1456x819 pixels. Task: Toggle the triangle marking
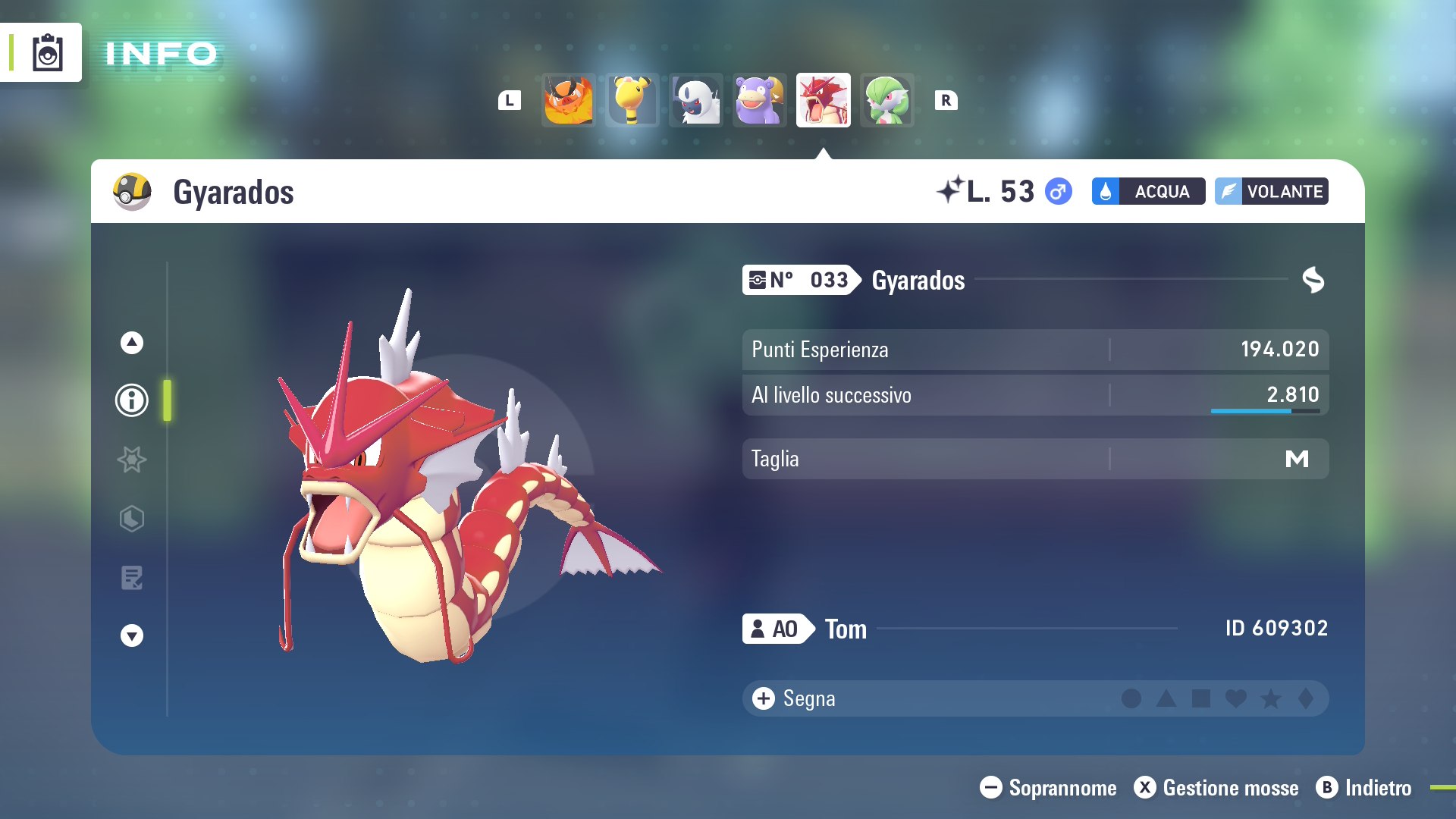(1166, 698)
